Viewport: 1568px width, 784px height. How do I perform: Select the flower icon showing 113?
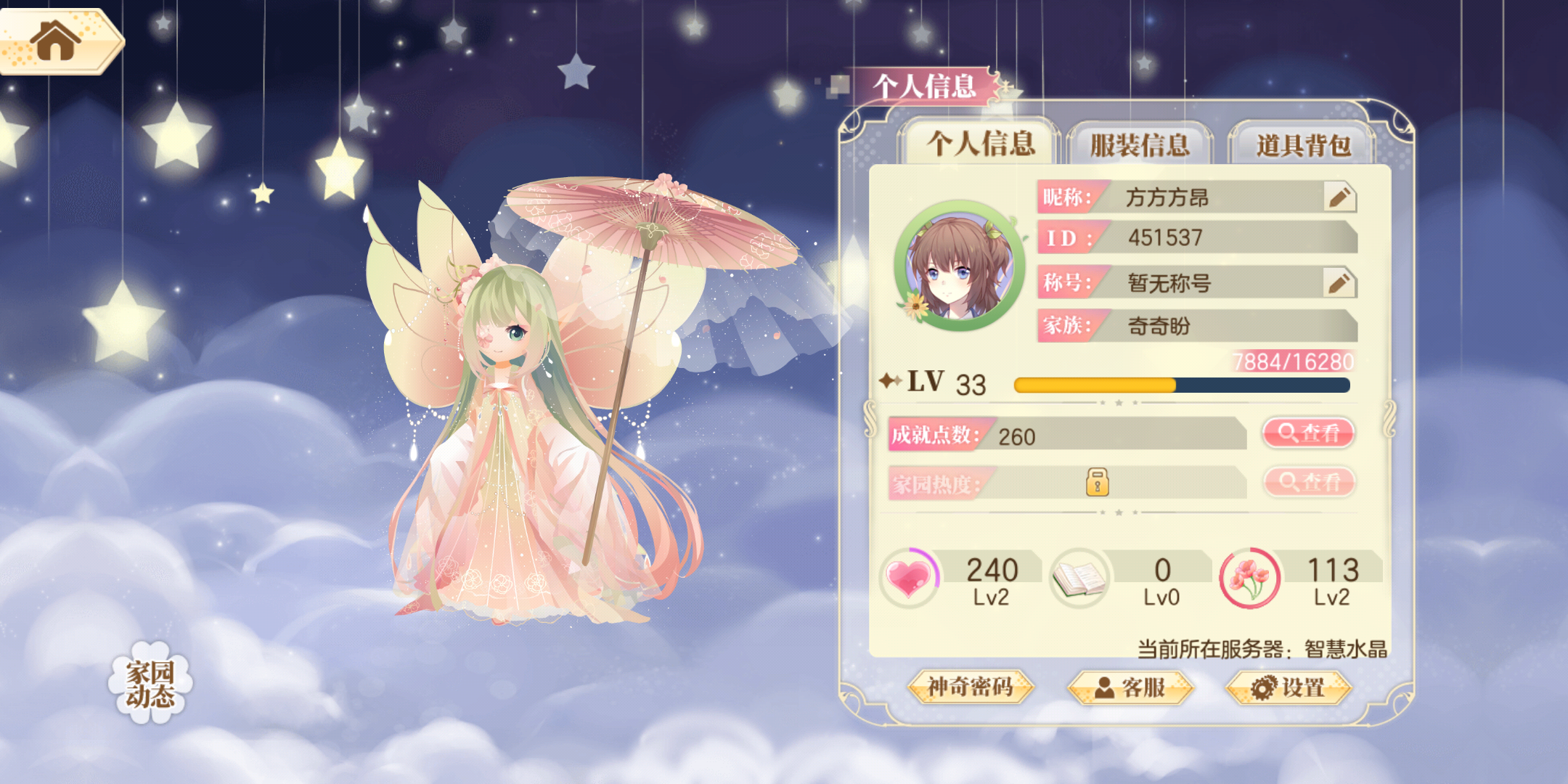tap(1251, 577)
